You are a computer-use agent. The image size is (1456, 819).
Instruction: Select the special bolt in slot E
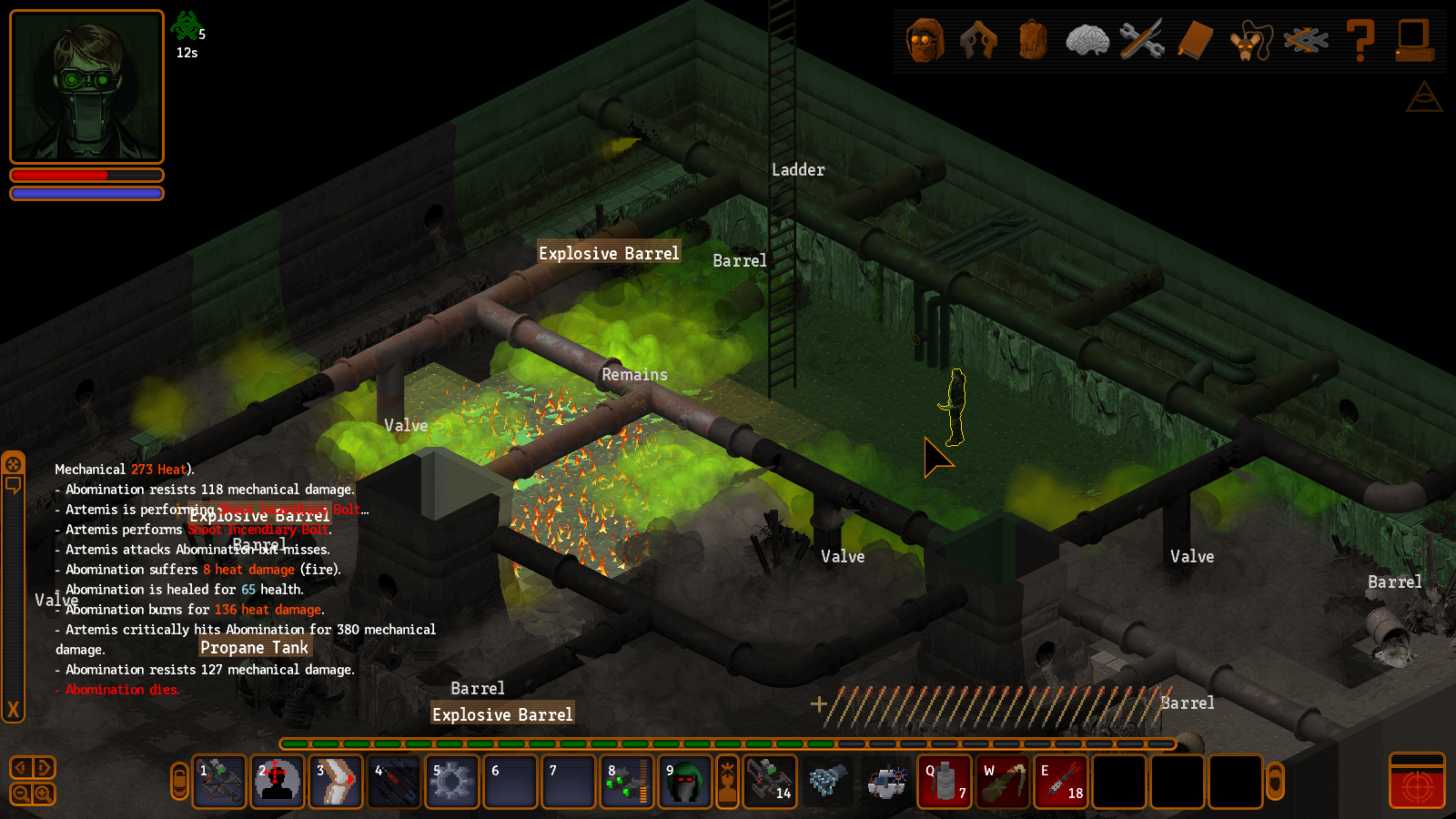[1061, 782]
